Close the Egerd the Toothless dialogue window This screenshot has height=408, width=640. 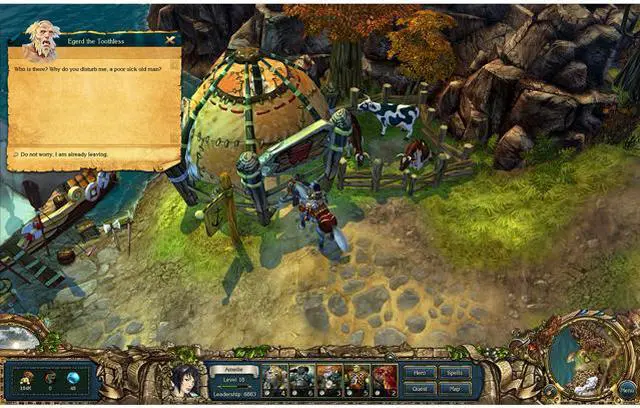(170, 41)
